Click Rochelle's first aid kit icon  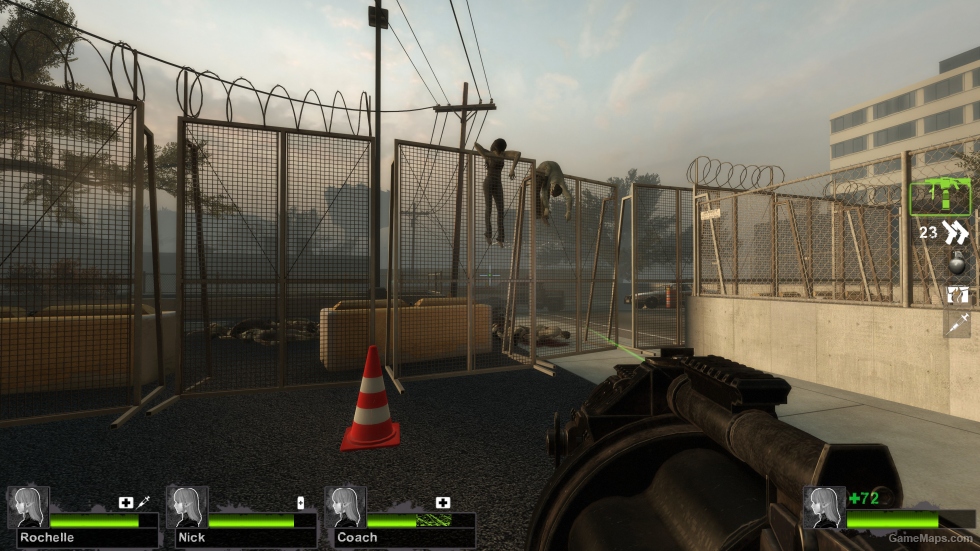(x=126, y=502)
